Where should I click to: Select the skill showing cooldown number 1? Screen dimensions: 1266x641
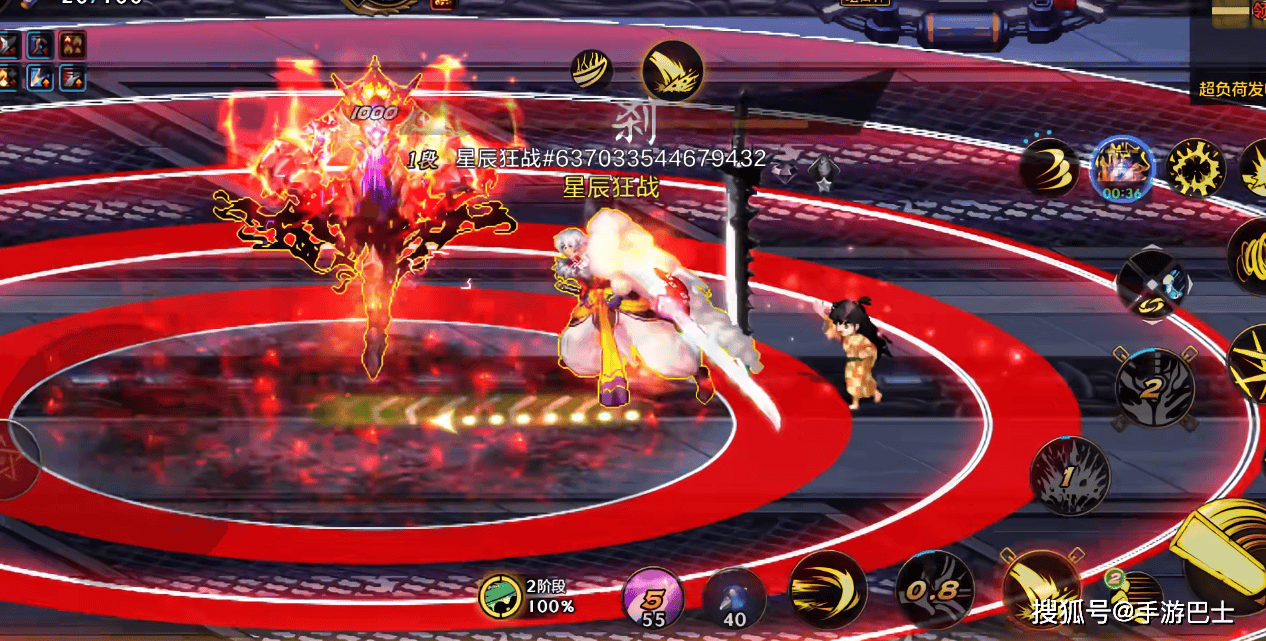[1069, 477]
